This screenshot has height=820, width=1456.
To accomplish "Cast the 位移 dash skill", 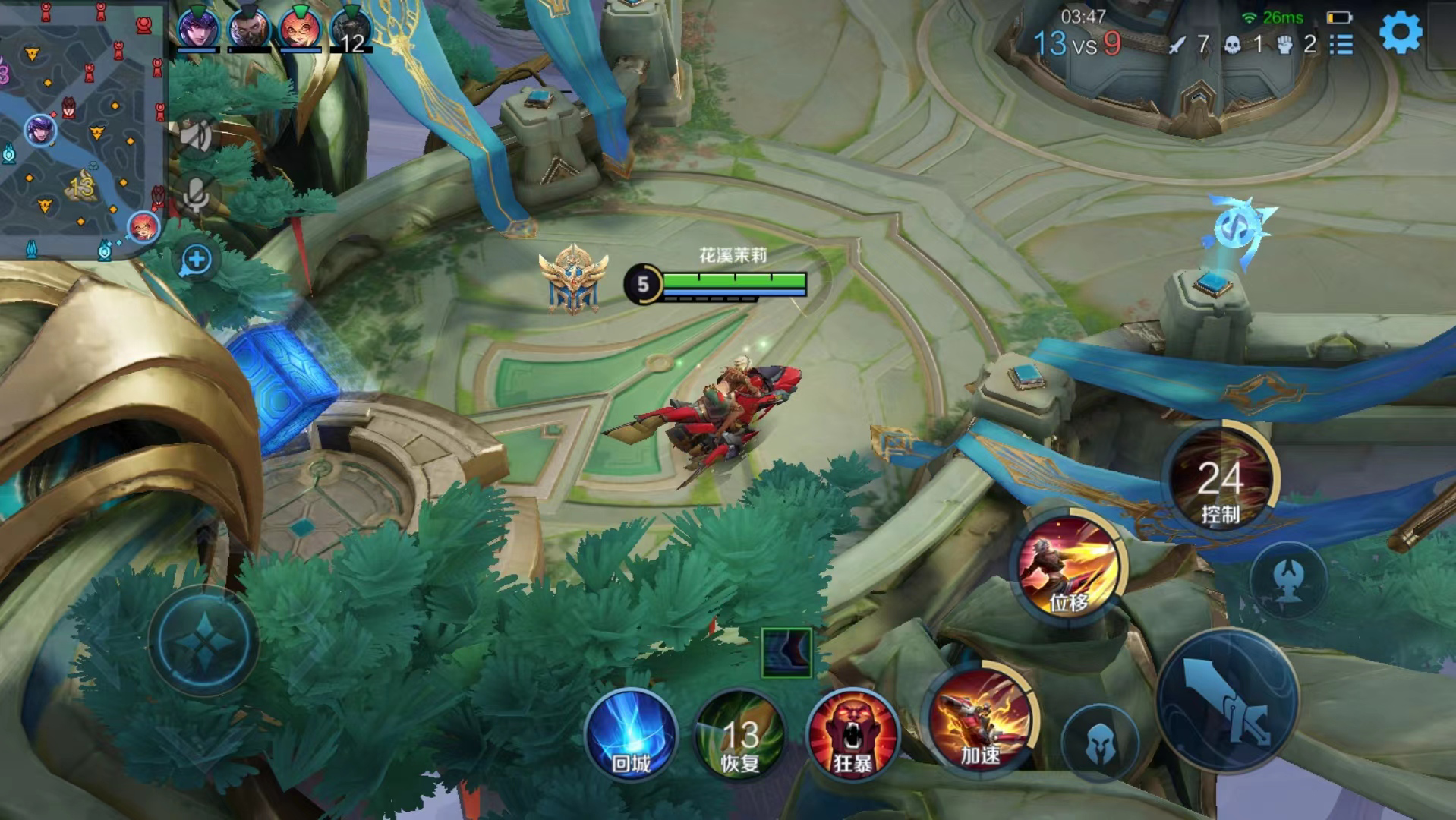I will point(1068,568).
